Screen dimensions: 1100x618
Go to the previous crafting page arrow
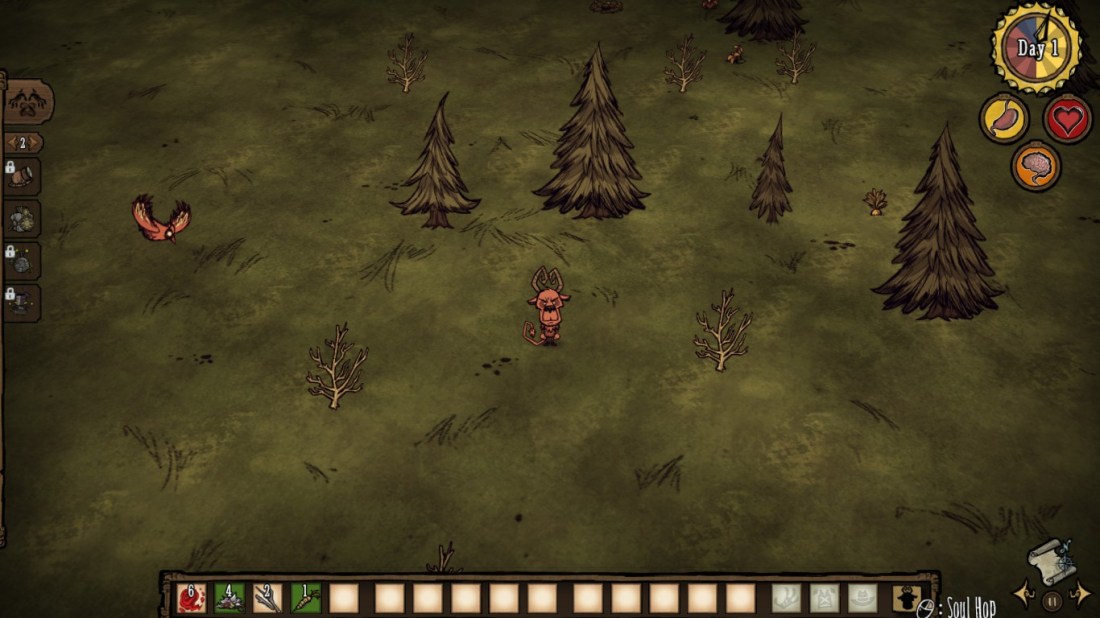pos(10,143)
